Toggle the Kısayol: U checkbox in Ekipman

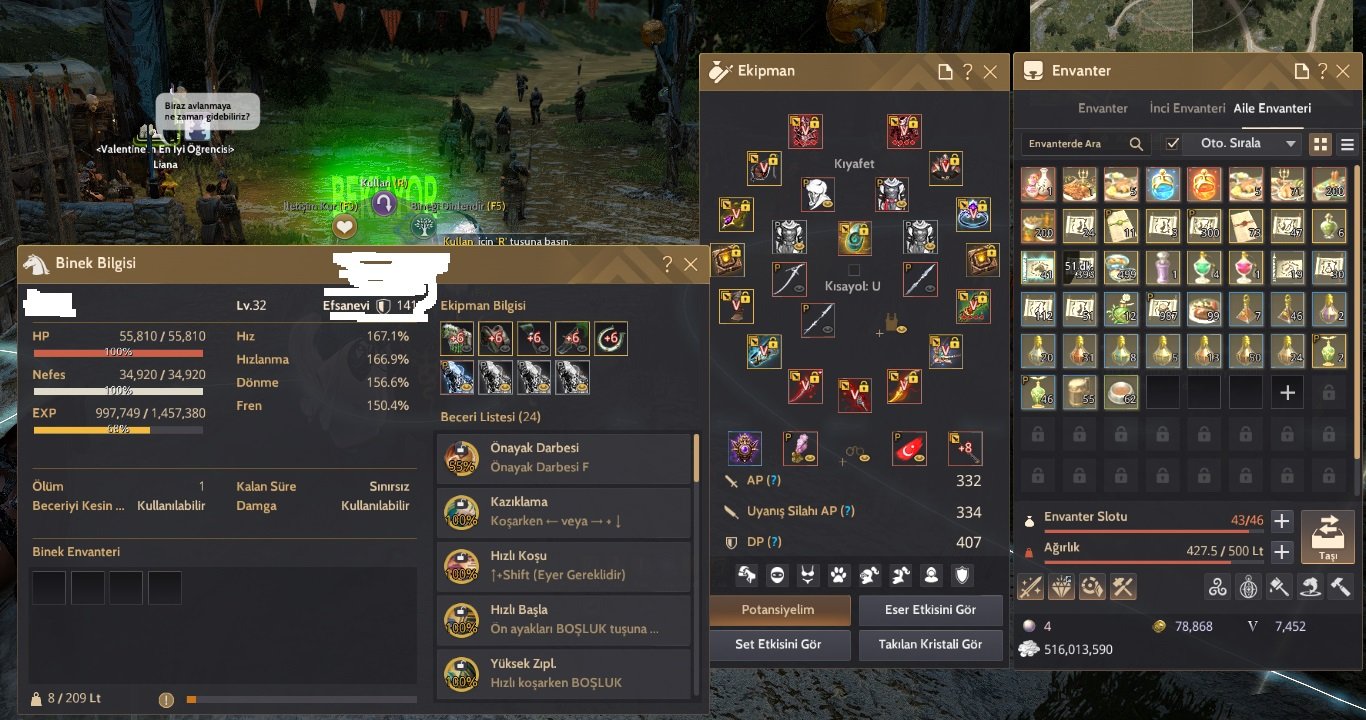click(856, 268)
